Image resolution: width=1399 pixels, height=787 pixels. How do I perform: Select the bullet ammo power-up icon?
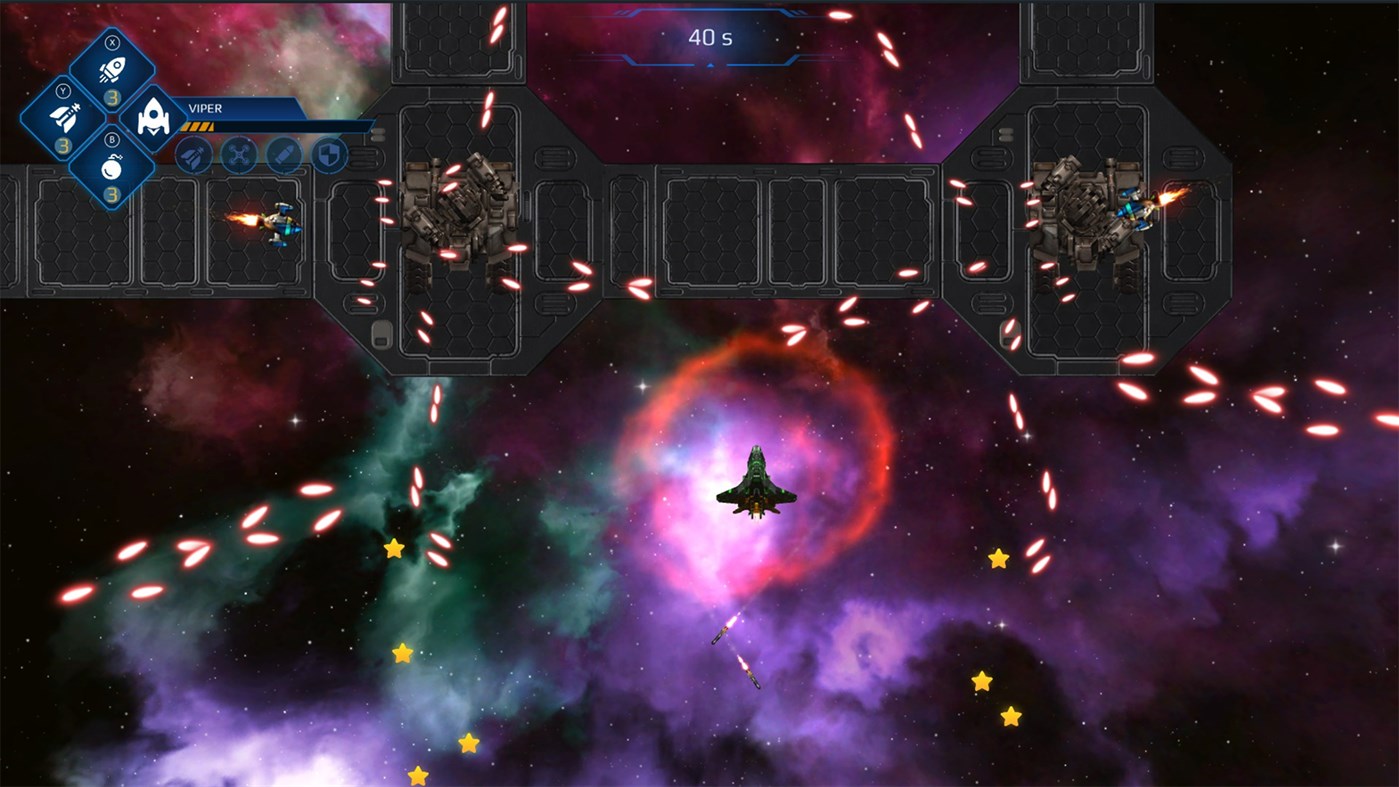(283, 156)
